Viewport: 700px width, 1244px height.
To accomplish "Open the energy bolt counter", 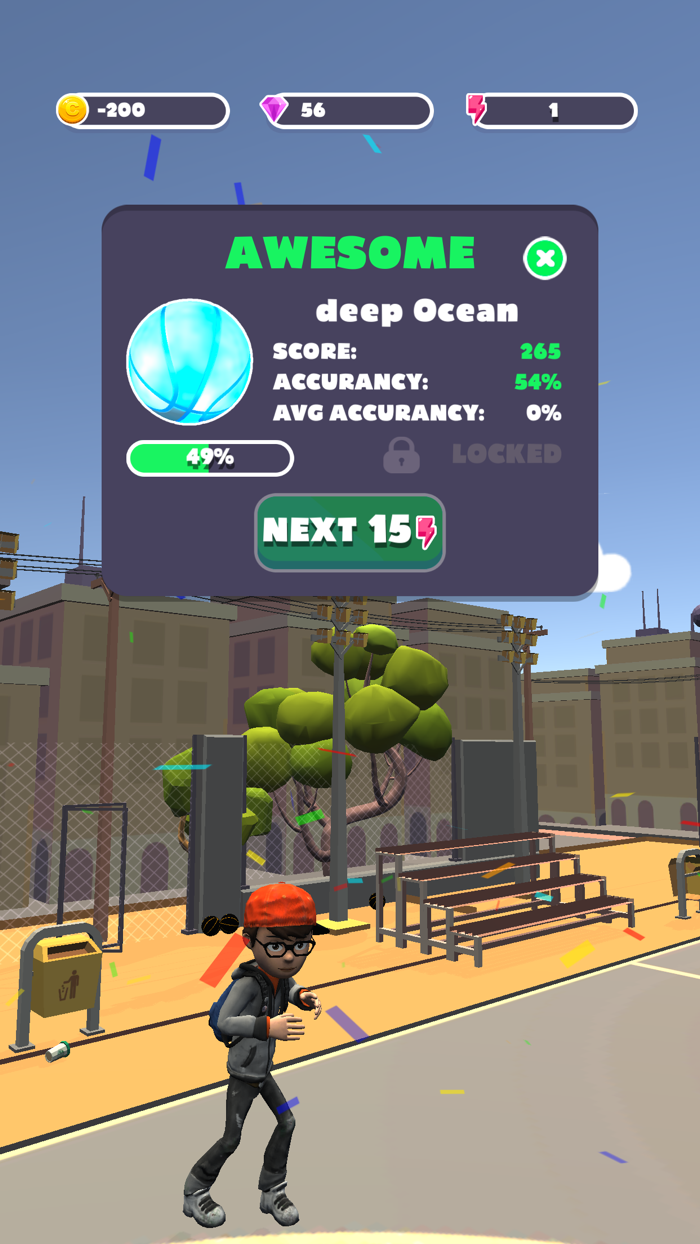I will click(551, 111).
